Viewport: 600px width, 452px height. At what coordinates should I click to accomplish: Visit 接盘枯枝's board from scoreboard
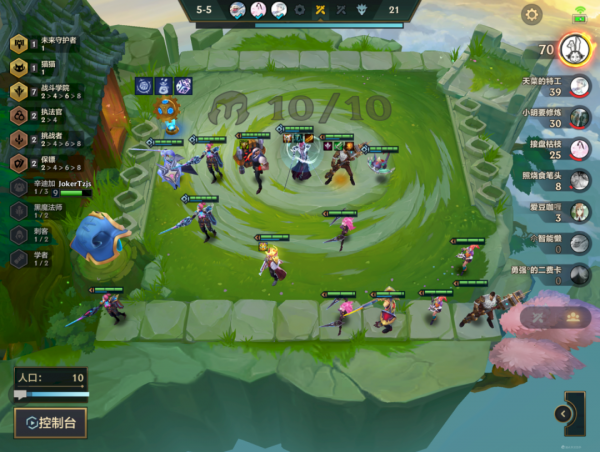(x=578, y=148)
